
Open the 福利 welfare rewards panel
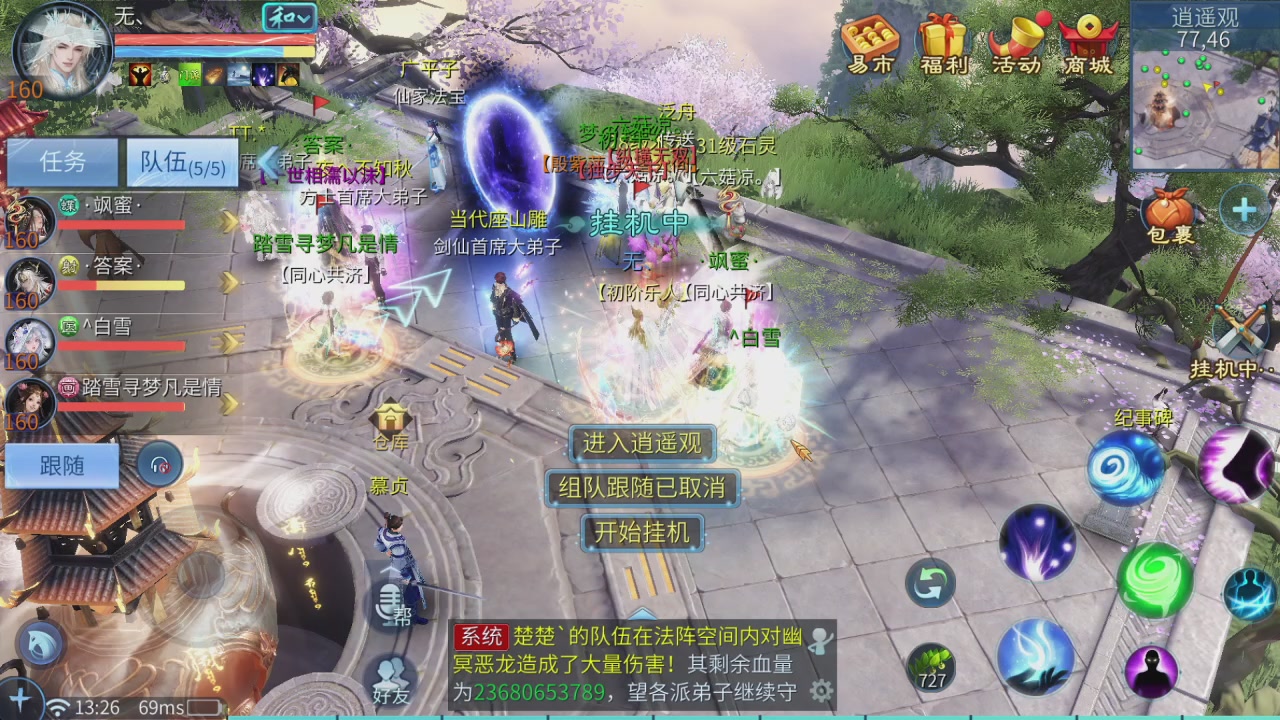point(942,47)
